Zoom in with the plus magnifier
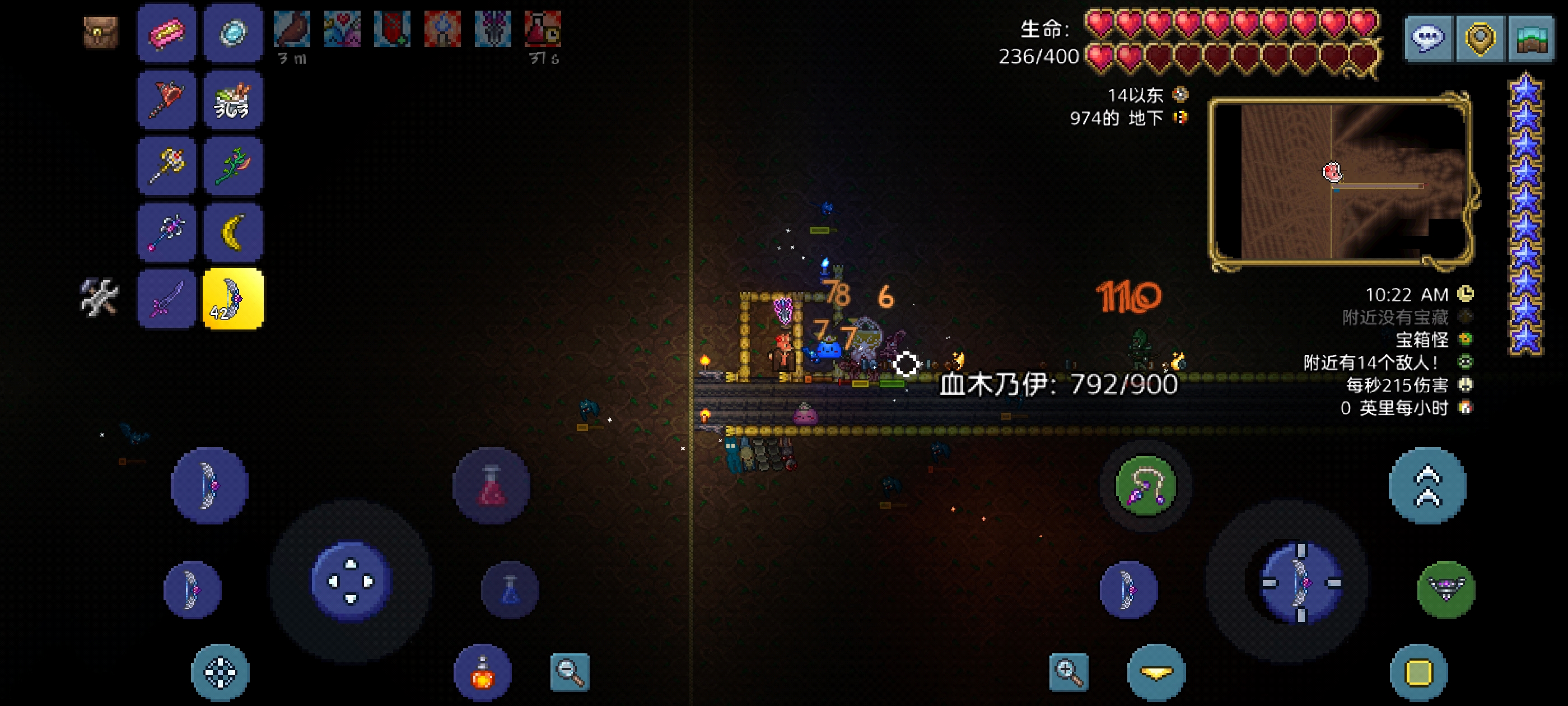 1069,672
